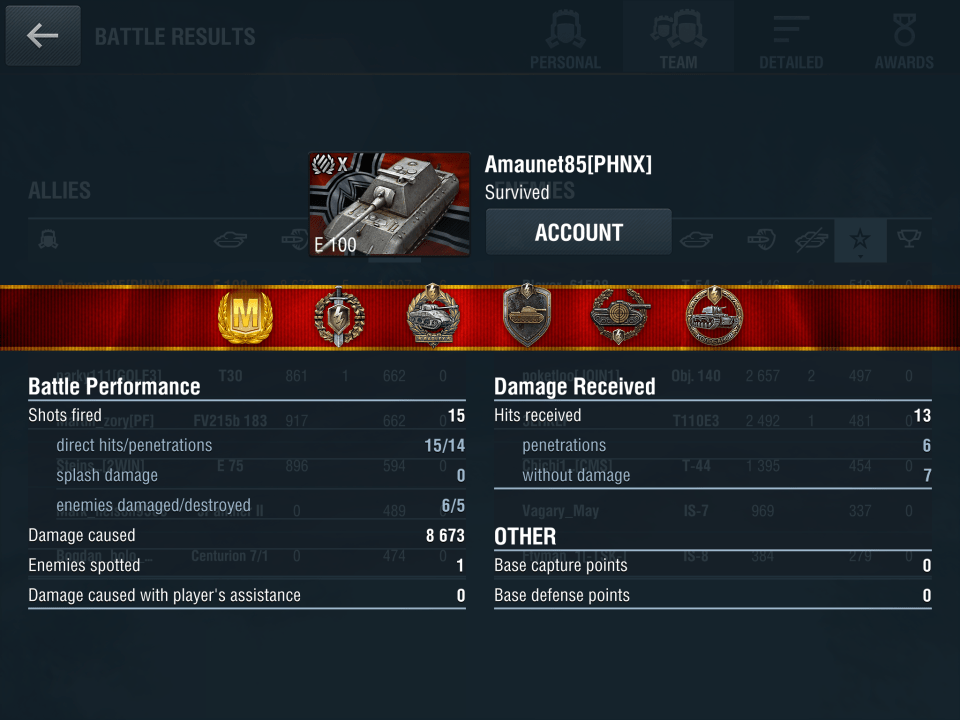The width and height of the screenshot is (960, 720).
Task: Open the ACCOUNT button for Amaunet85
Action: pyautogui.click(x=578, y=233)
